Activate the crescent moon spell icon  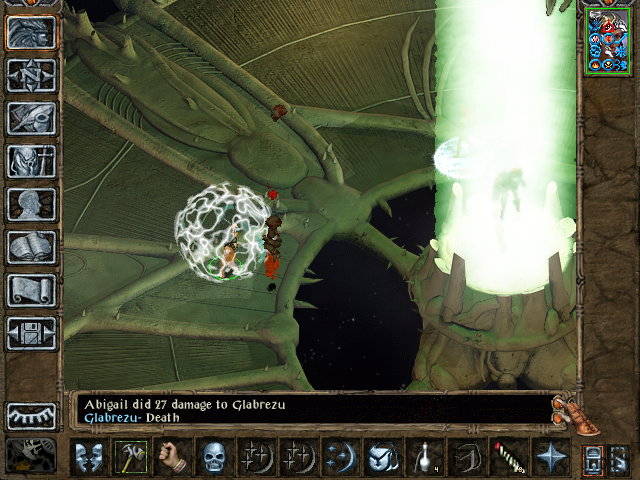[340, 457]
